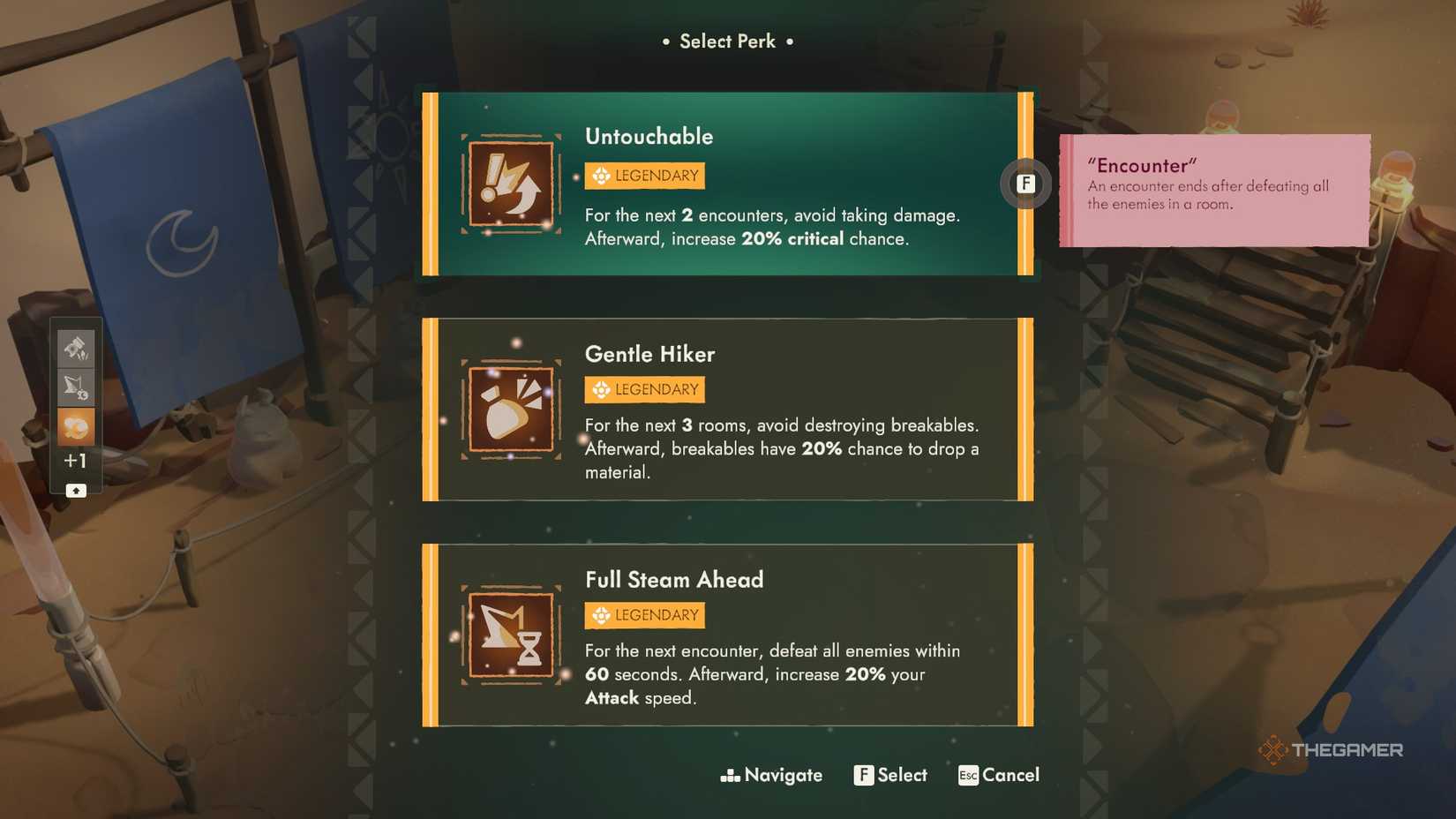
Task: Select the highlighted orange perk in the sidebar
Action: (x=76, y=425)
